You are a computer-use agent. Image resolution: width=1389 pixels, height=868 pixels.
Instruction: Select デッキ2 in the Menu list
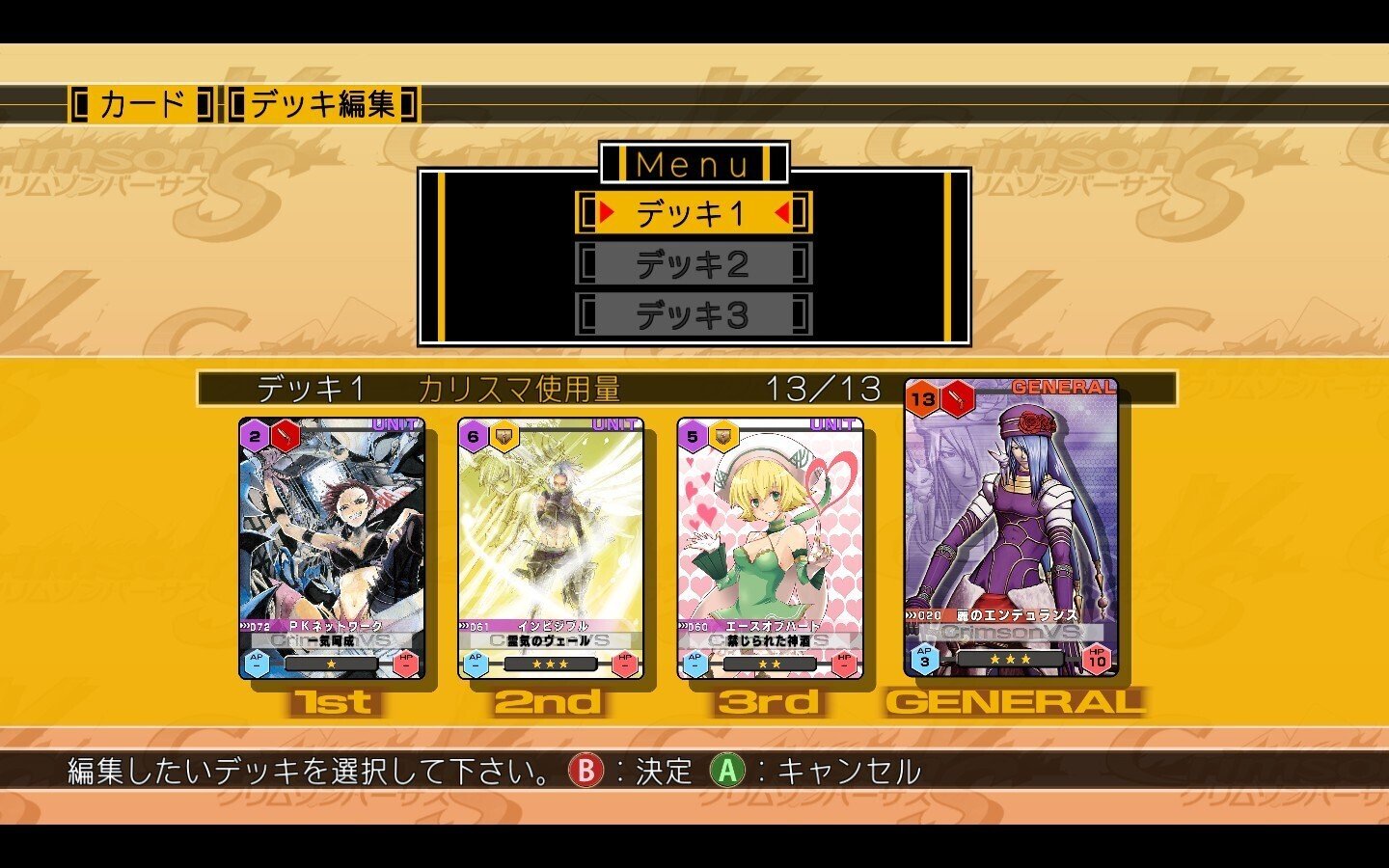693,265
